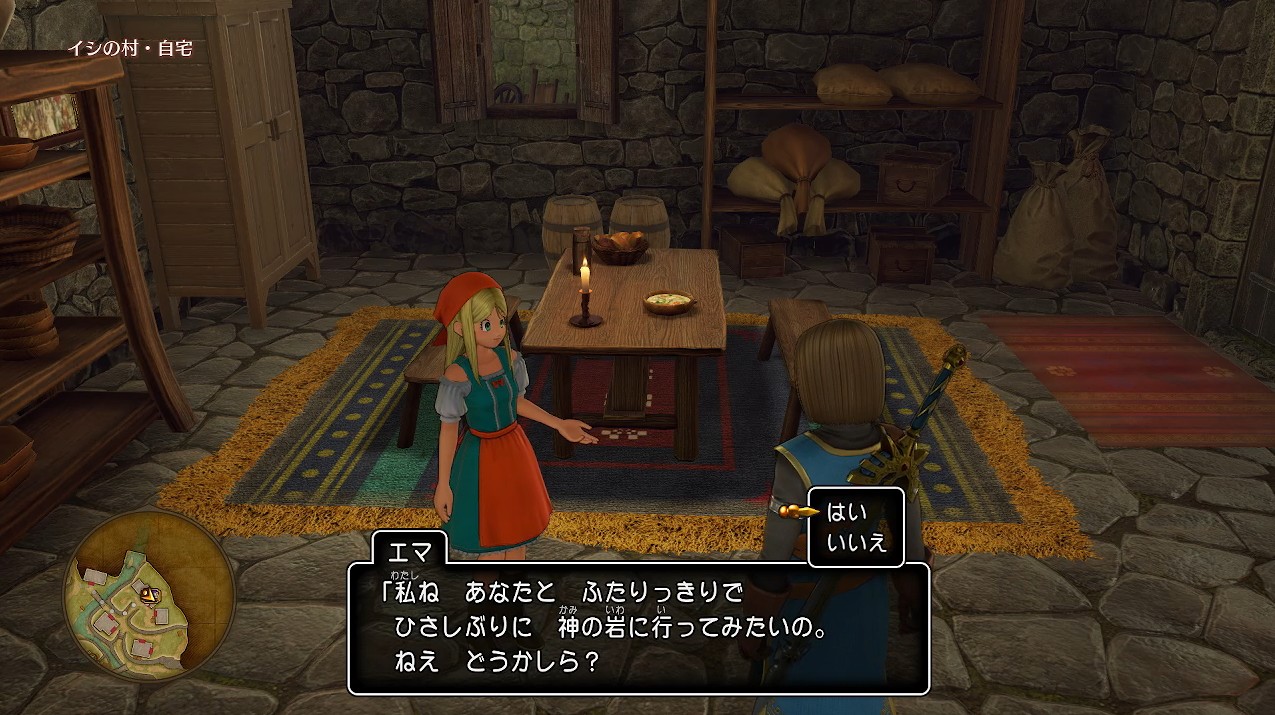Choose the はい dialogue option
The height and width of the screenshot is (715, 1275).
[846, 513]
